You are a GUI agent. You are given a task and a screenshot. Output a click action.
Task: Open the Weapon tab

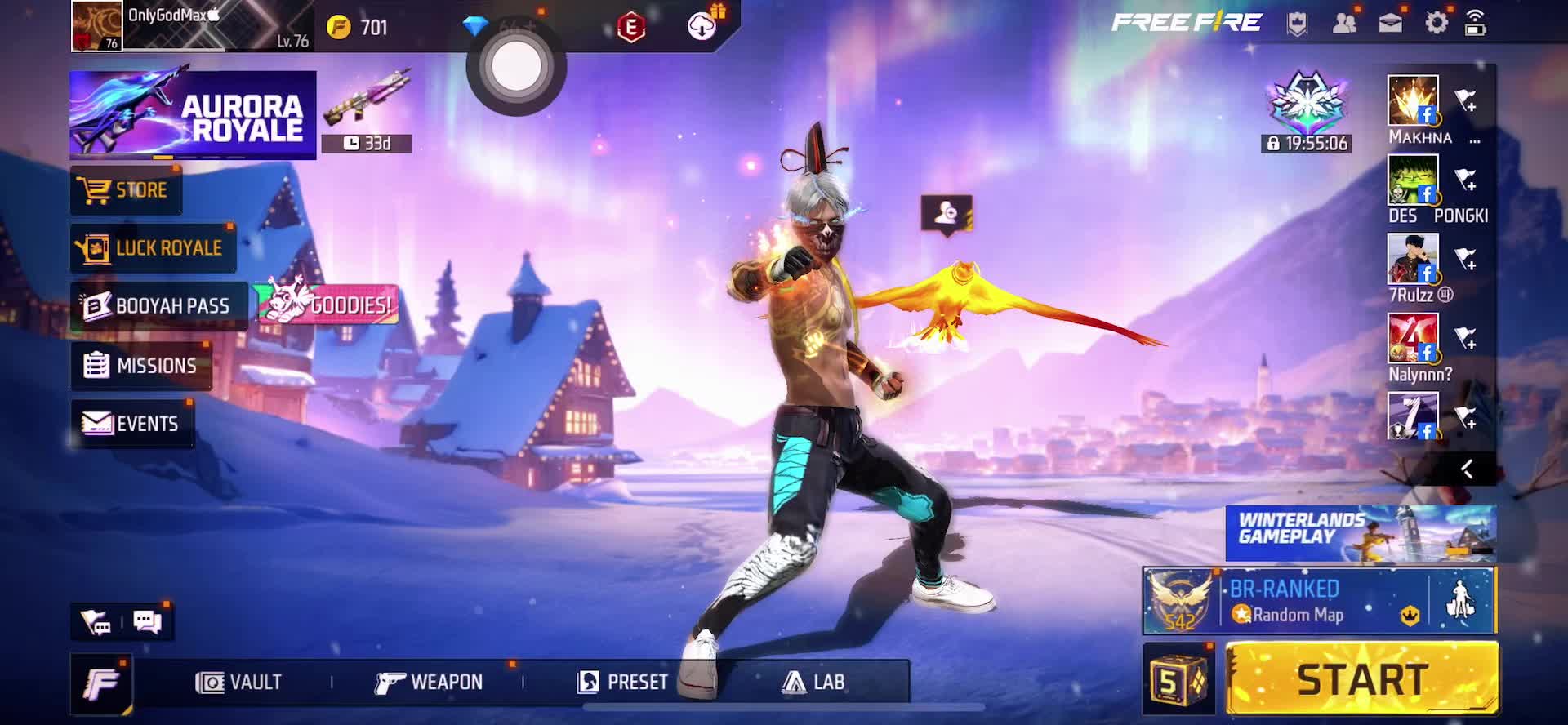click(430, 682)
